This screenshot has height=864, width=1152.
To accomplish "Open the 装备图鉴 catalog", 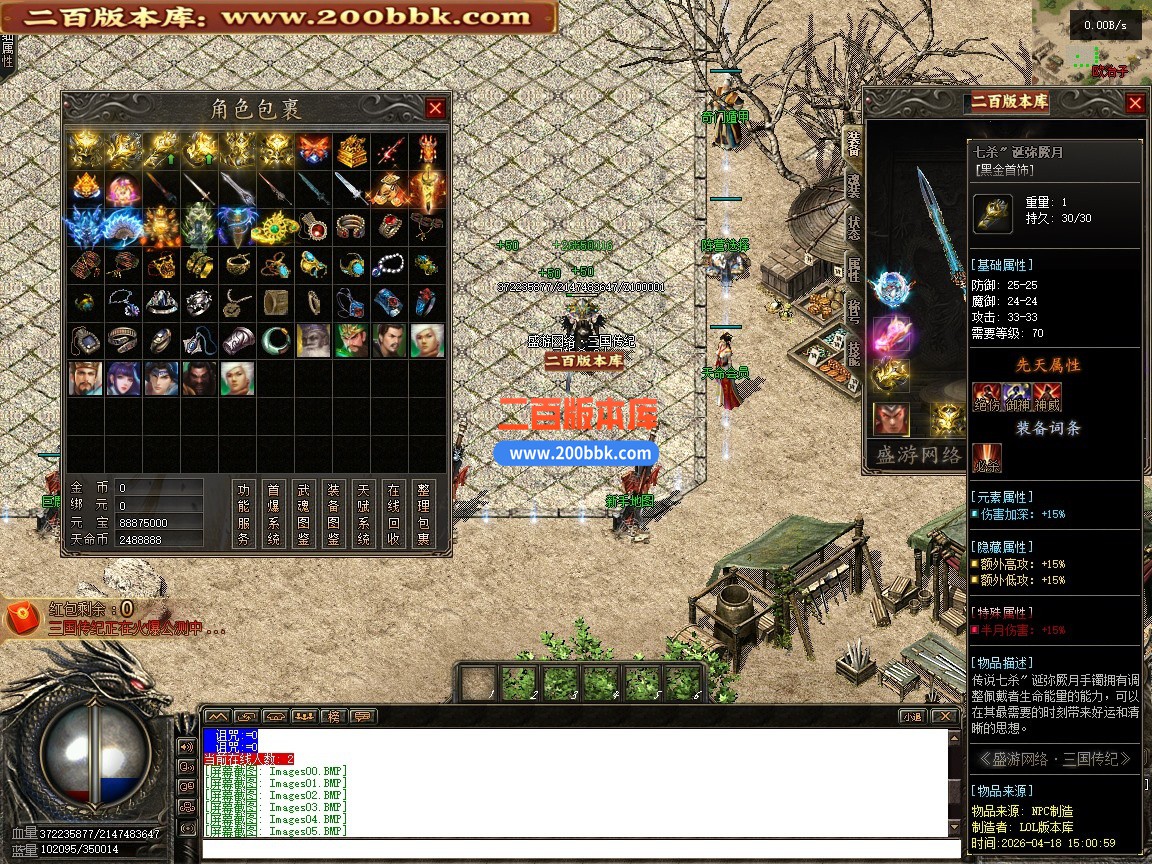I will coord(334,514).
